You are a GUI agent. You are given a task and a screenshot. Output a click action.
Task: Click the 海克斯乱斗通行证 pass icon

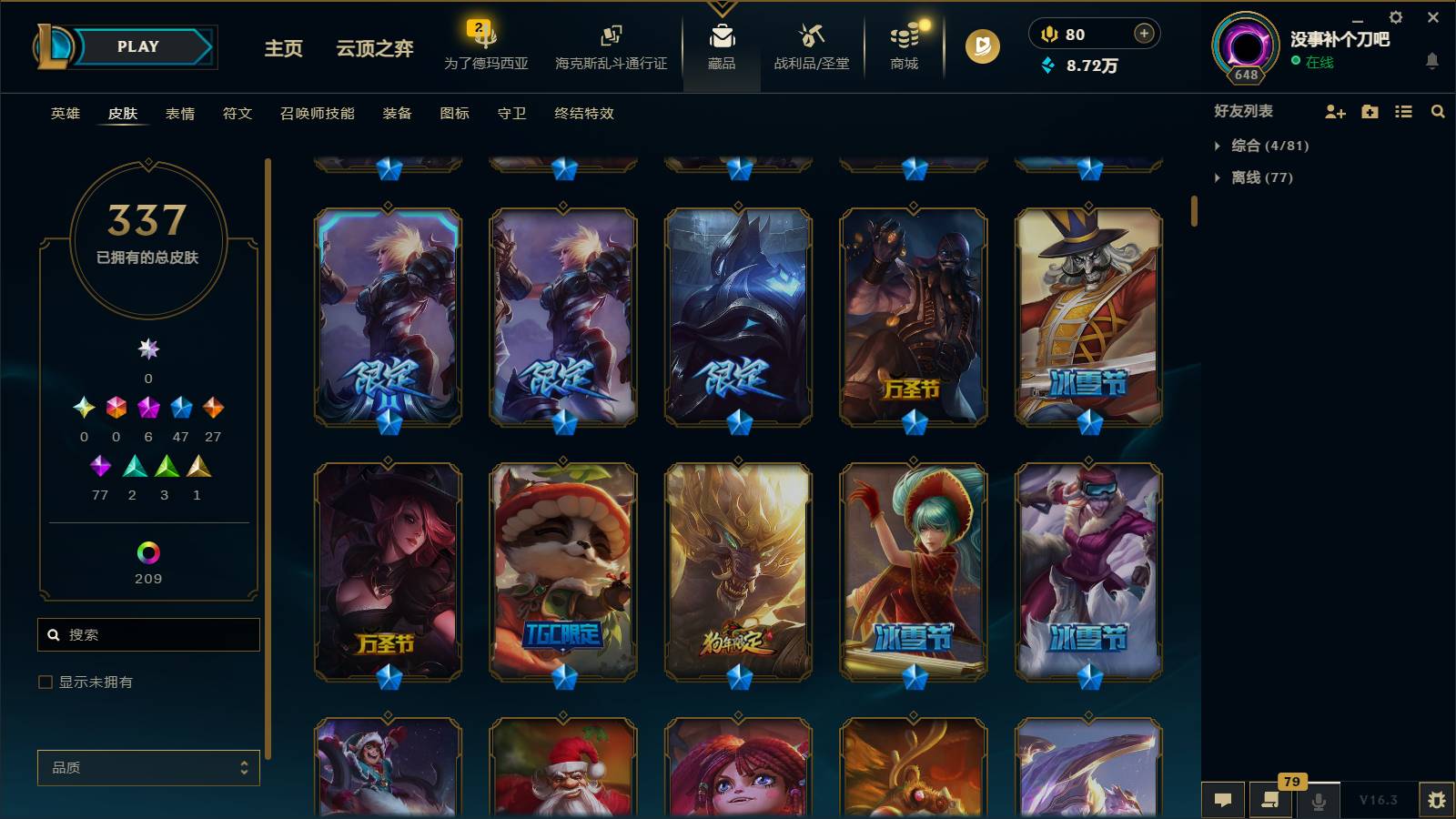pos(611,45)
